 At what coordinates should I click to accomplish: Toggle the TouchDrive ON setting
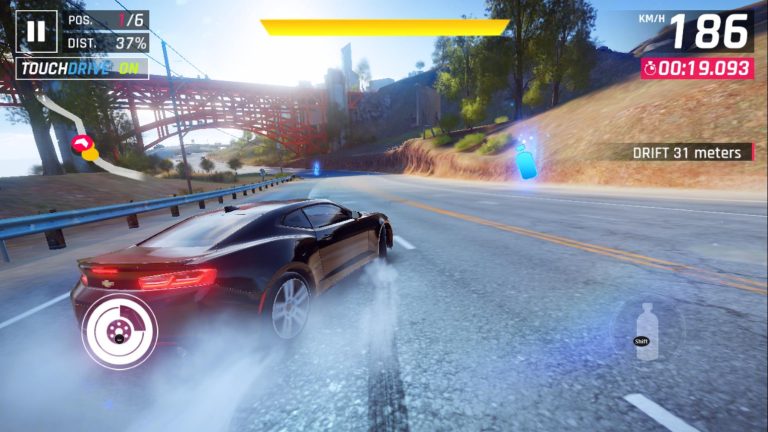click(82, 68)
